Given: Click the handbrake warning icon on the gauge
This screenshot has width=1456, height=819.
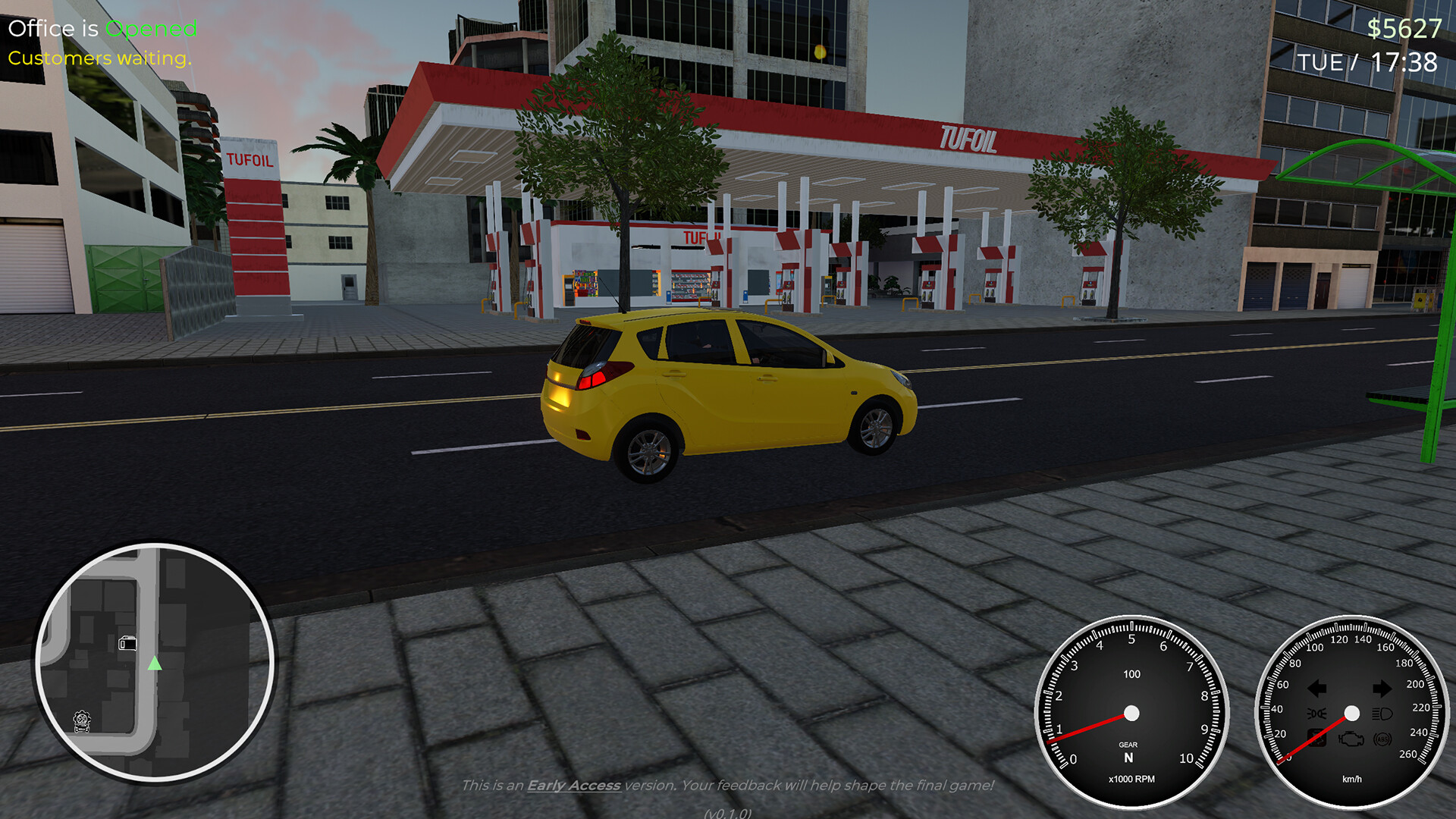Looking at the screenshot, I should [1316, 739].
